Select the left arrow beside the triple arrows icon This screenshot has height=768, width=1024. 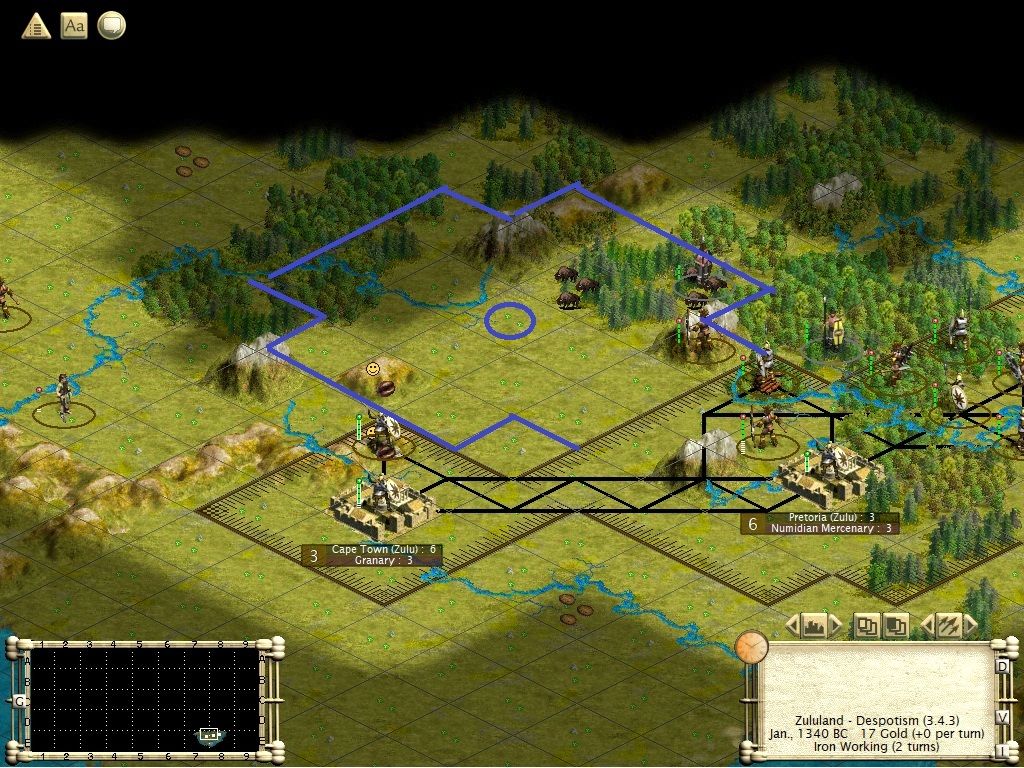(x=926, y=626)
